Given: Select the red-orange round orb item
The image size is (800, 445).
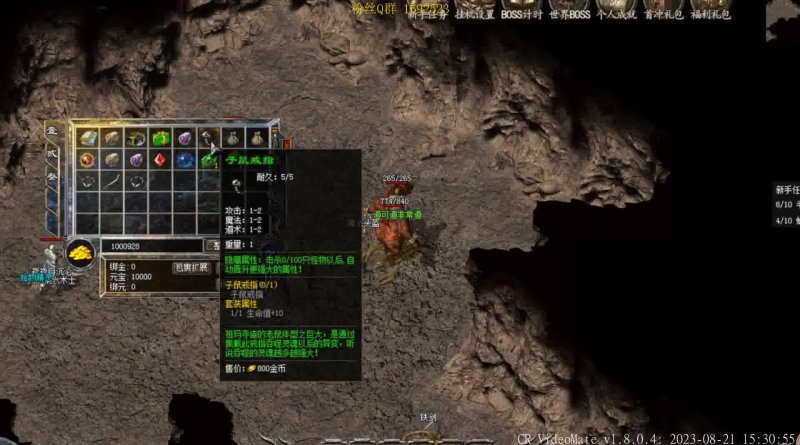Looking at the screenshot, I should (x=87, y=160).
